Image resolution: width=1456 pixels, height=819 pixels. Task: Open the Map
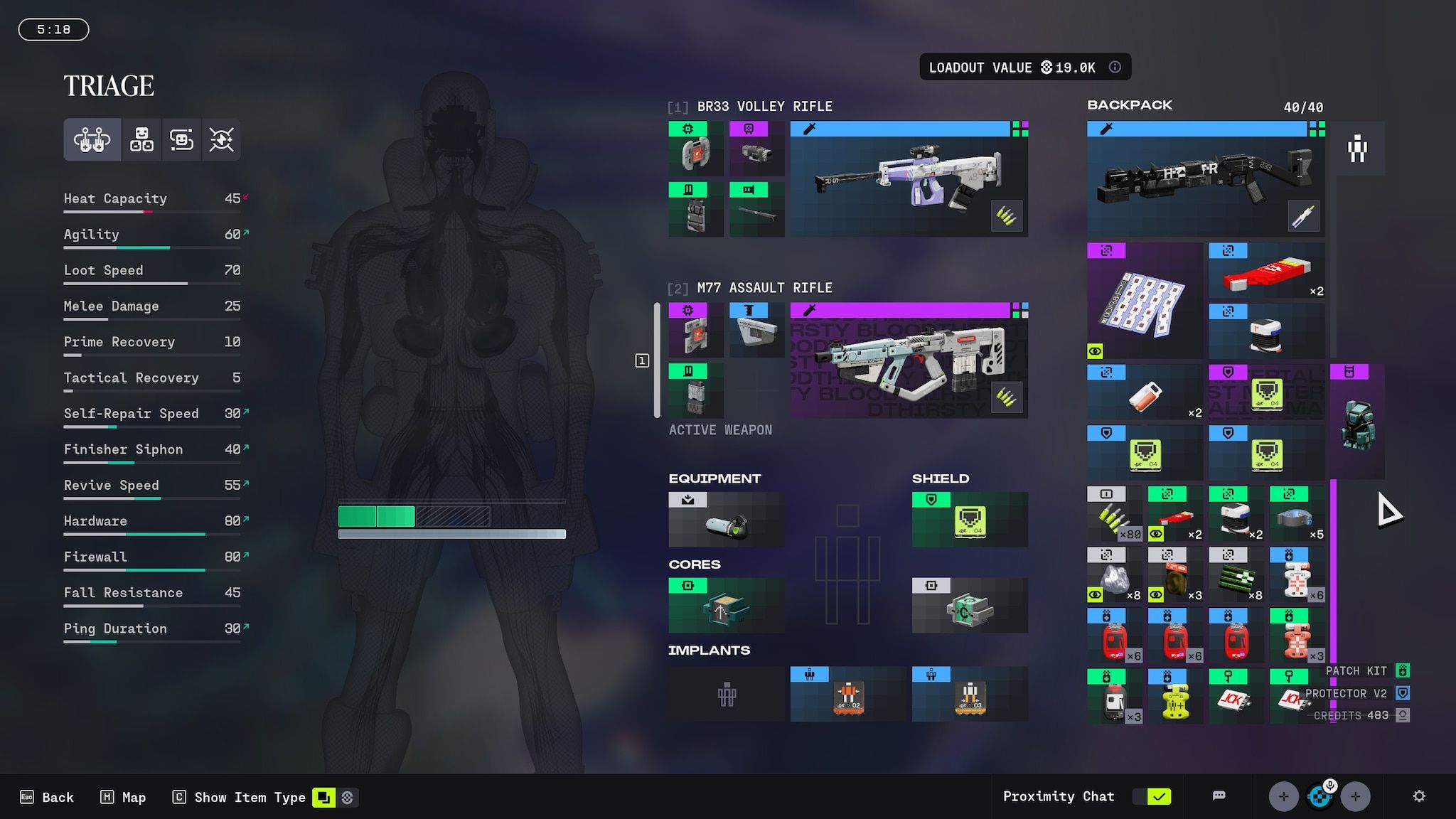point(123,797)
